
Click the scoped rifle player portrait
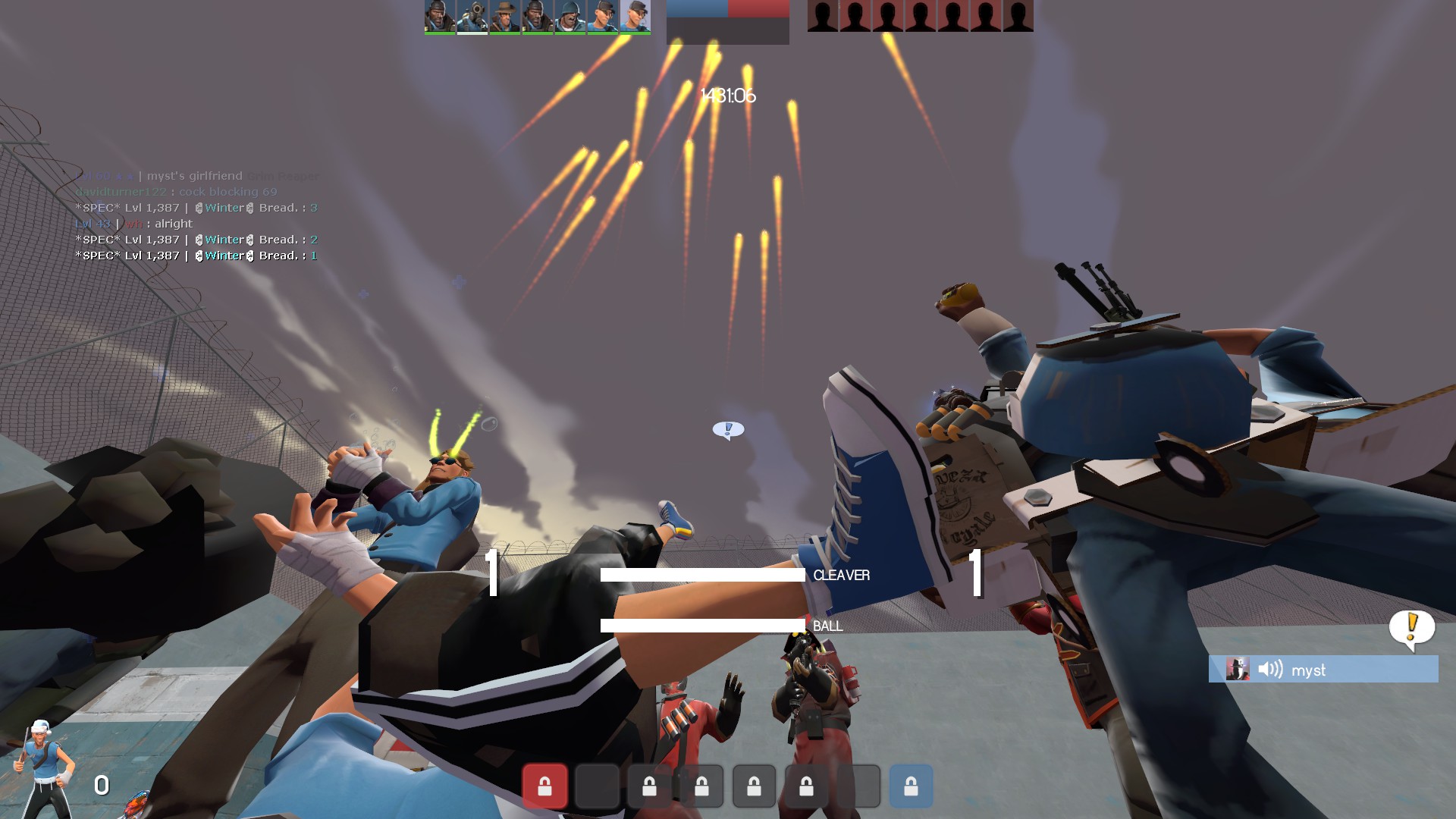click(x=472, y=17)
